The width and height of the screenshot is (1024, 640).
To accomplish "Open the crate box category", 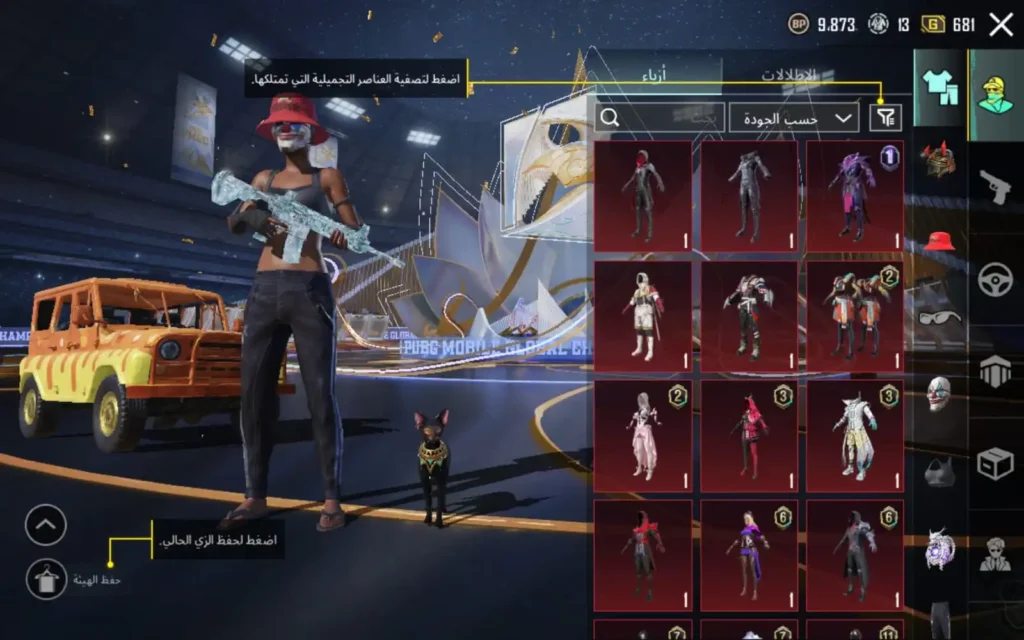I will tap(995, 463).
